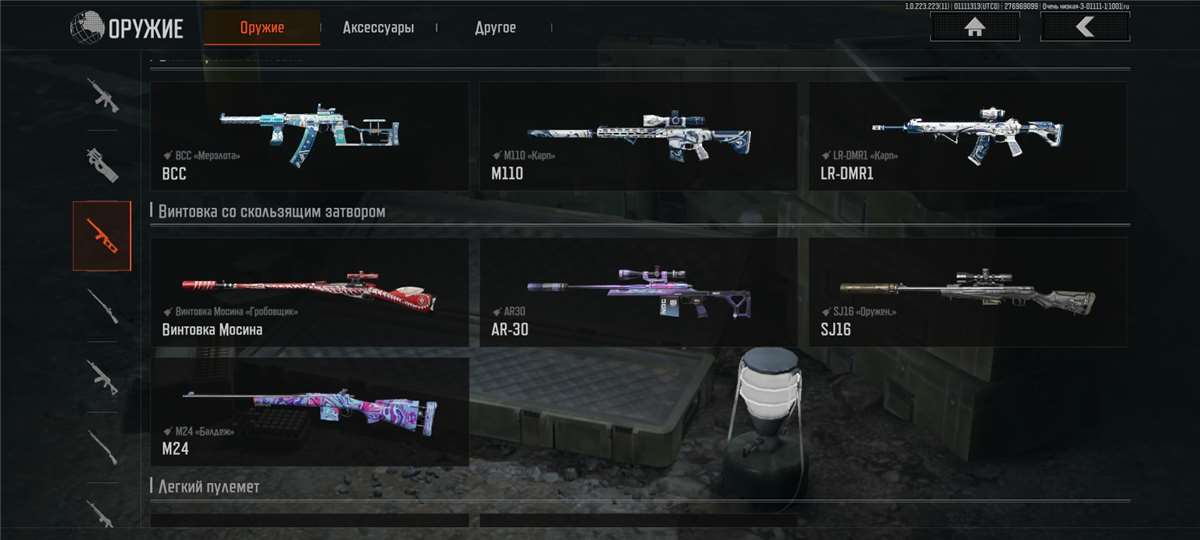This screenshot has width=1200, height=540.
Task: Go to the home screen
Action: point(974,27)
